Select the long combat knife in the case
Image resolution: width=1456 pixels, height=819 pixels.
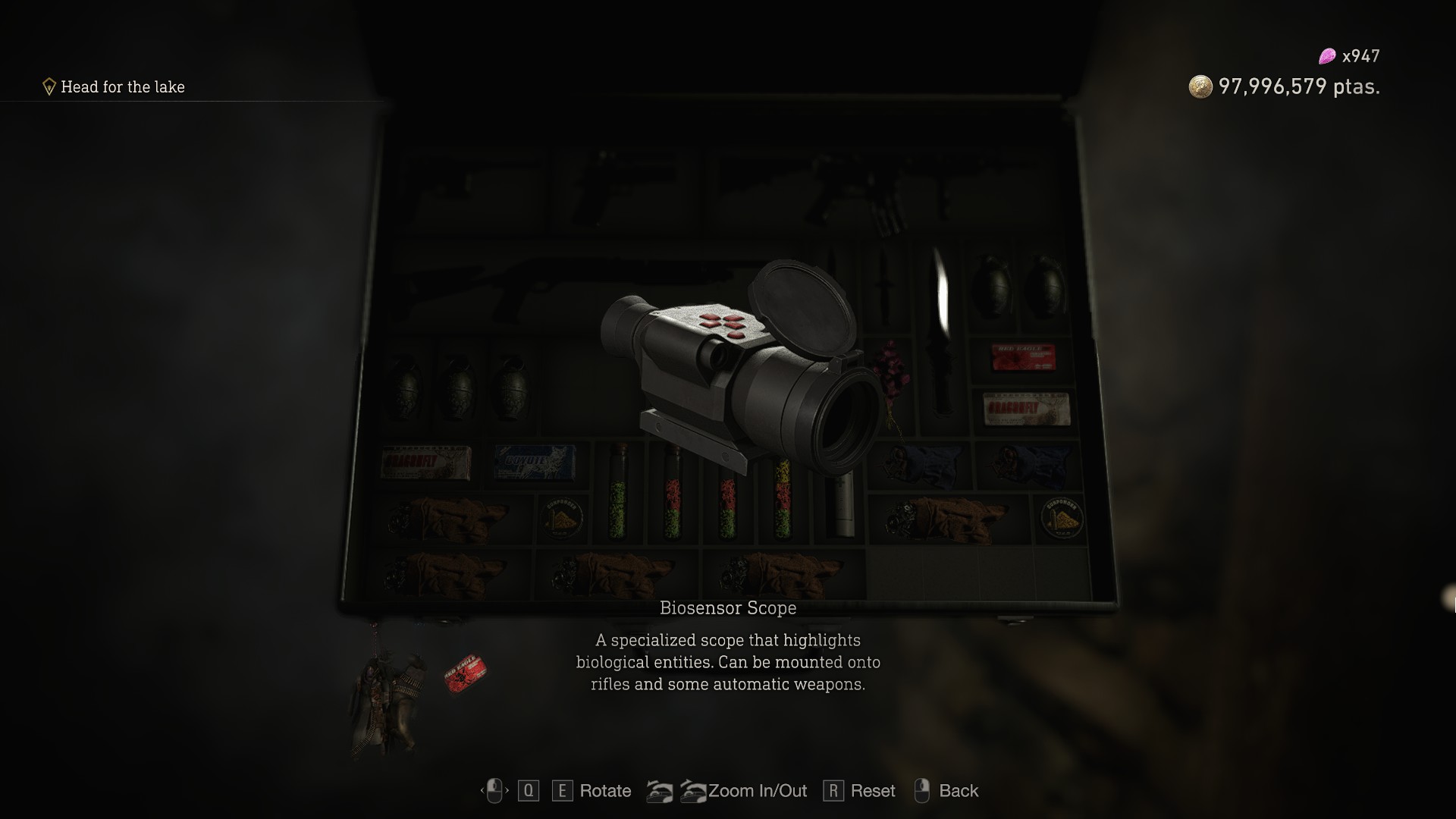coord(942,334)
